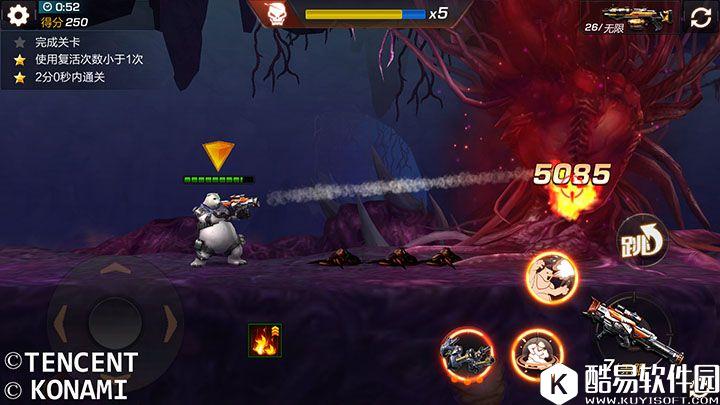Trigger the mech robot summon skill
The width and height of the screenshot is (720, 405).
click(465, 355)
